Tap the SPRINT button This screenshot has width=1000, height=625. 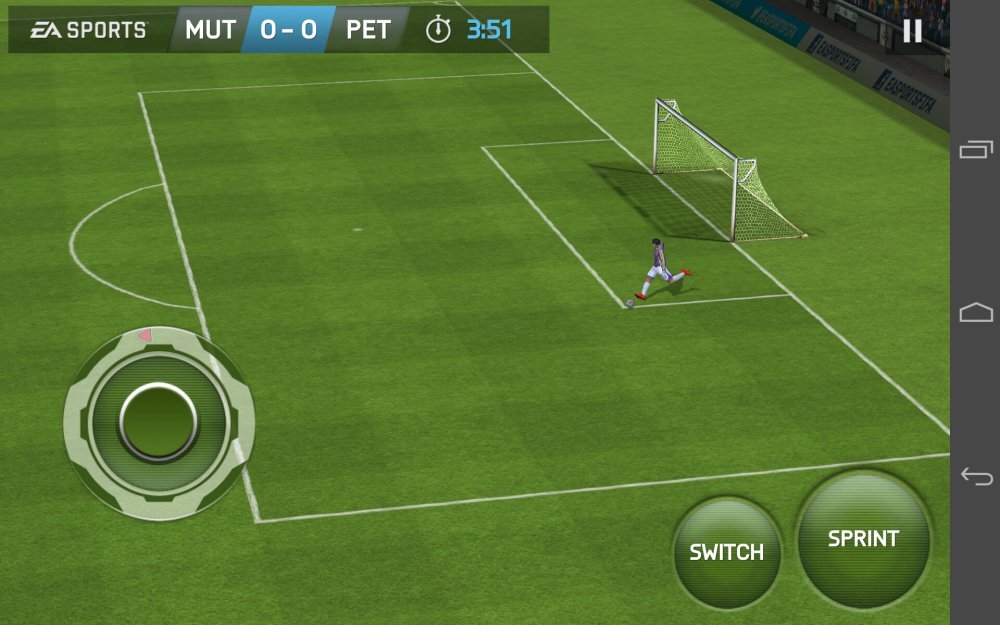pyautogui.click(x=864, y=540)
